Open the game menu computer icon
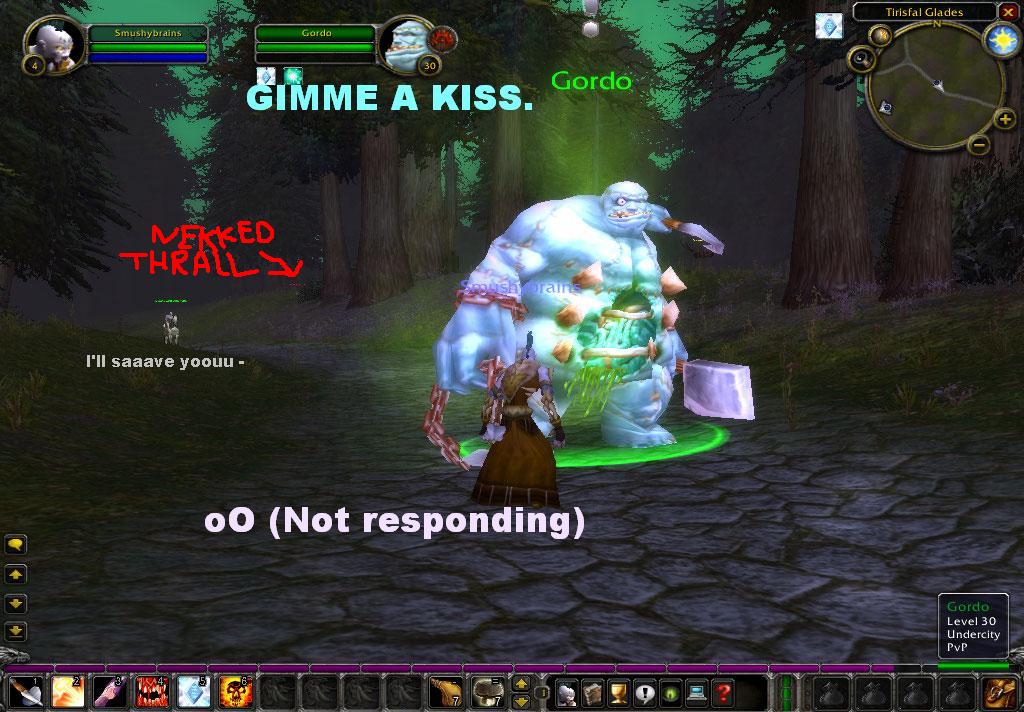The image size is (1024, 712). 696,691
